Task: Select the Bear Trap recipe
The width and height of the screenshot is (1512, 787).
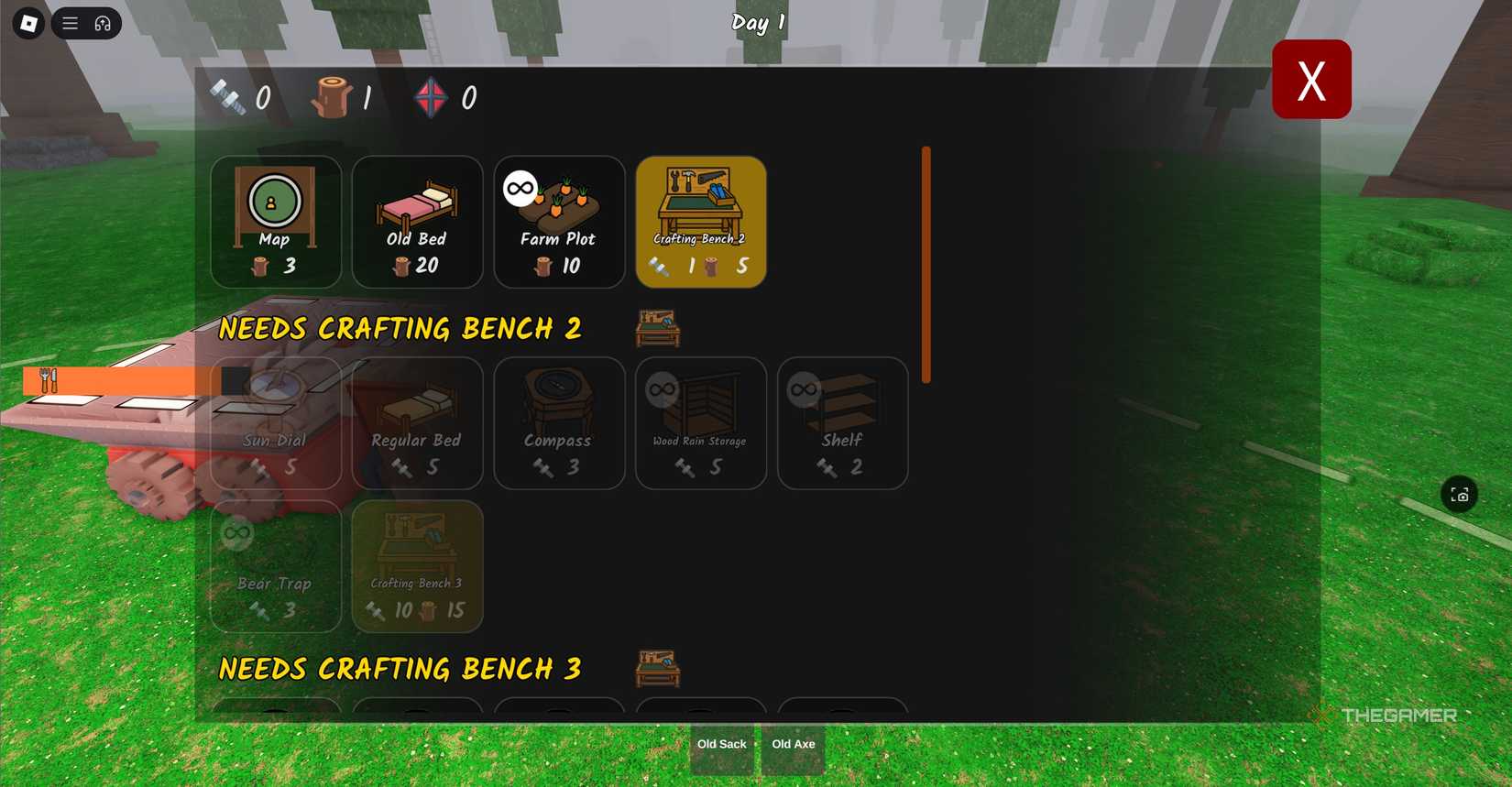Action: [276, 566]
